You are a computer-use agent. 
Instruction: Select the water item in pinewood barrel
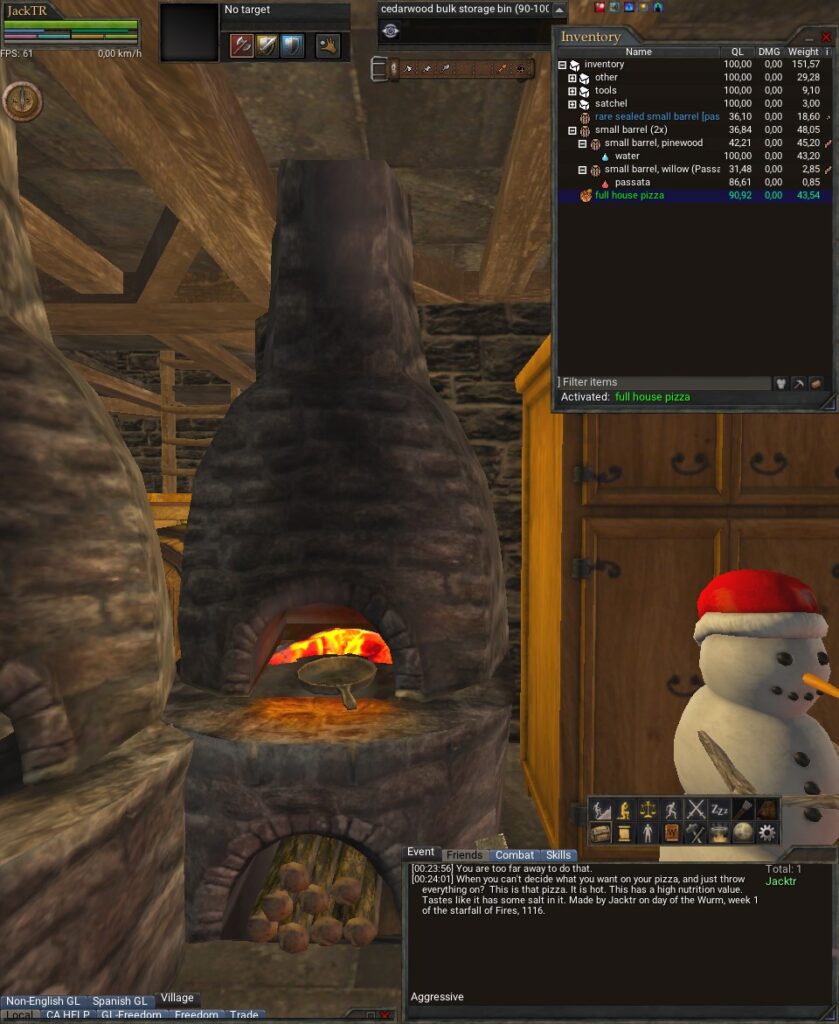(627, 156)
